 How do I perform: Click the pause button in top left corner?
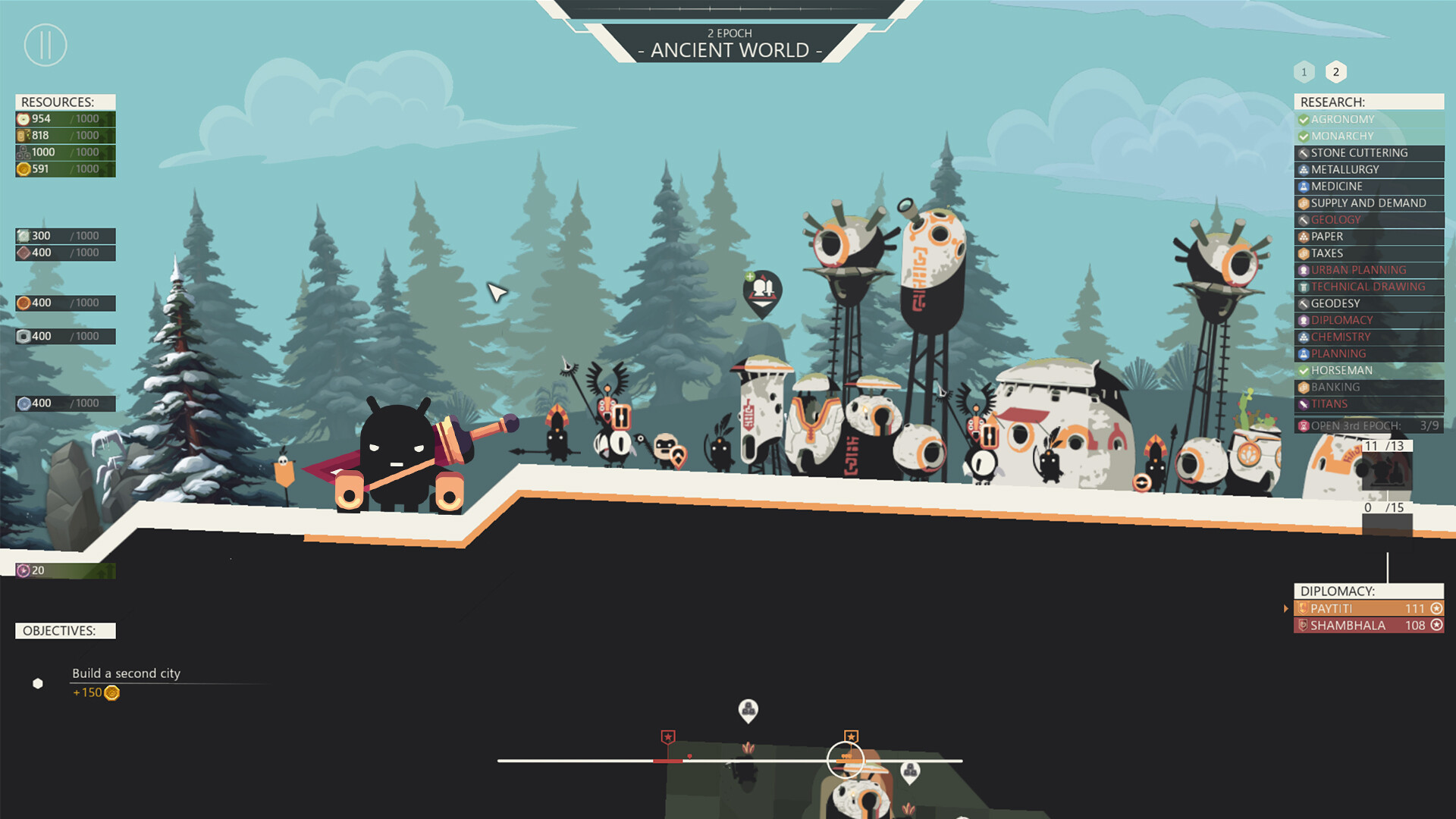click(45, 45)
